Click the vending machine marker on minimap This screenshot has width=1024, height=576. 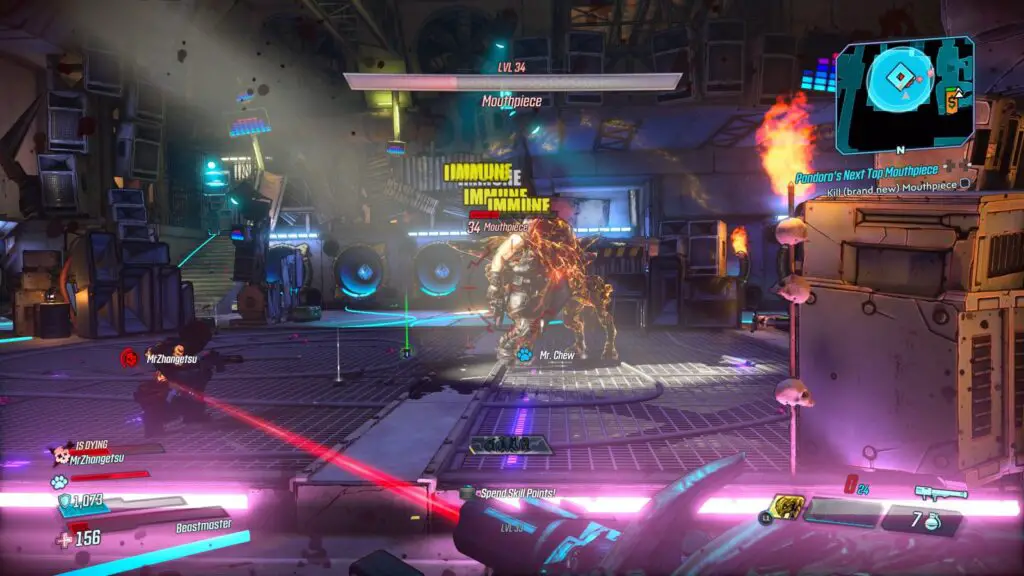point(952,99)
